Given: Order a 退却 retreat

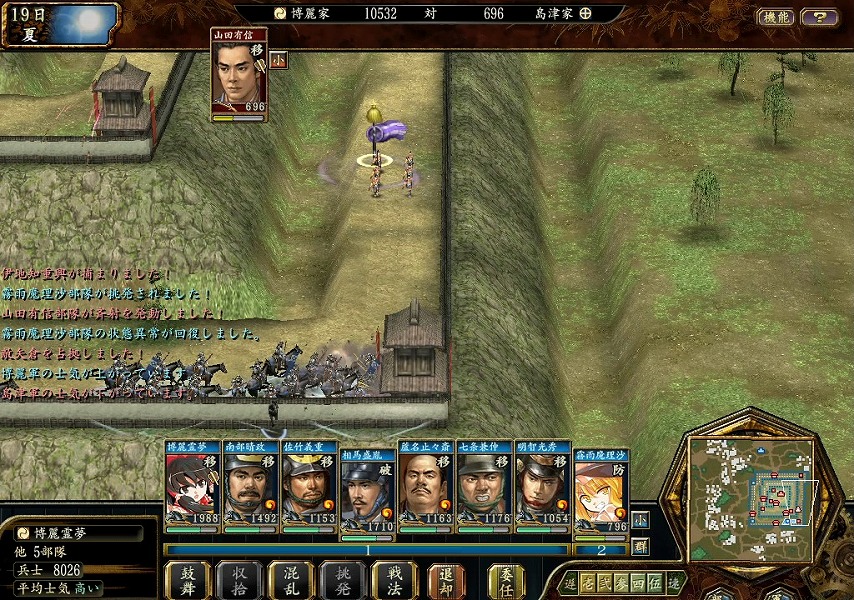Looking at the screenshot, I should point(446,580).
